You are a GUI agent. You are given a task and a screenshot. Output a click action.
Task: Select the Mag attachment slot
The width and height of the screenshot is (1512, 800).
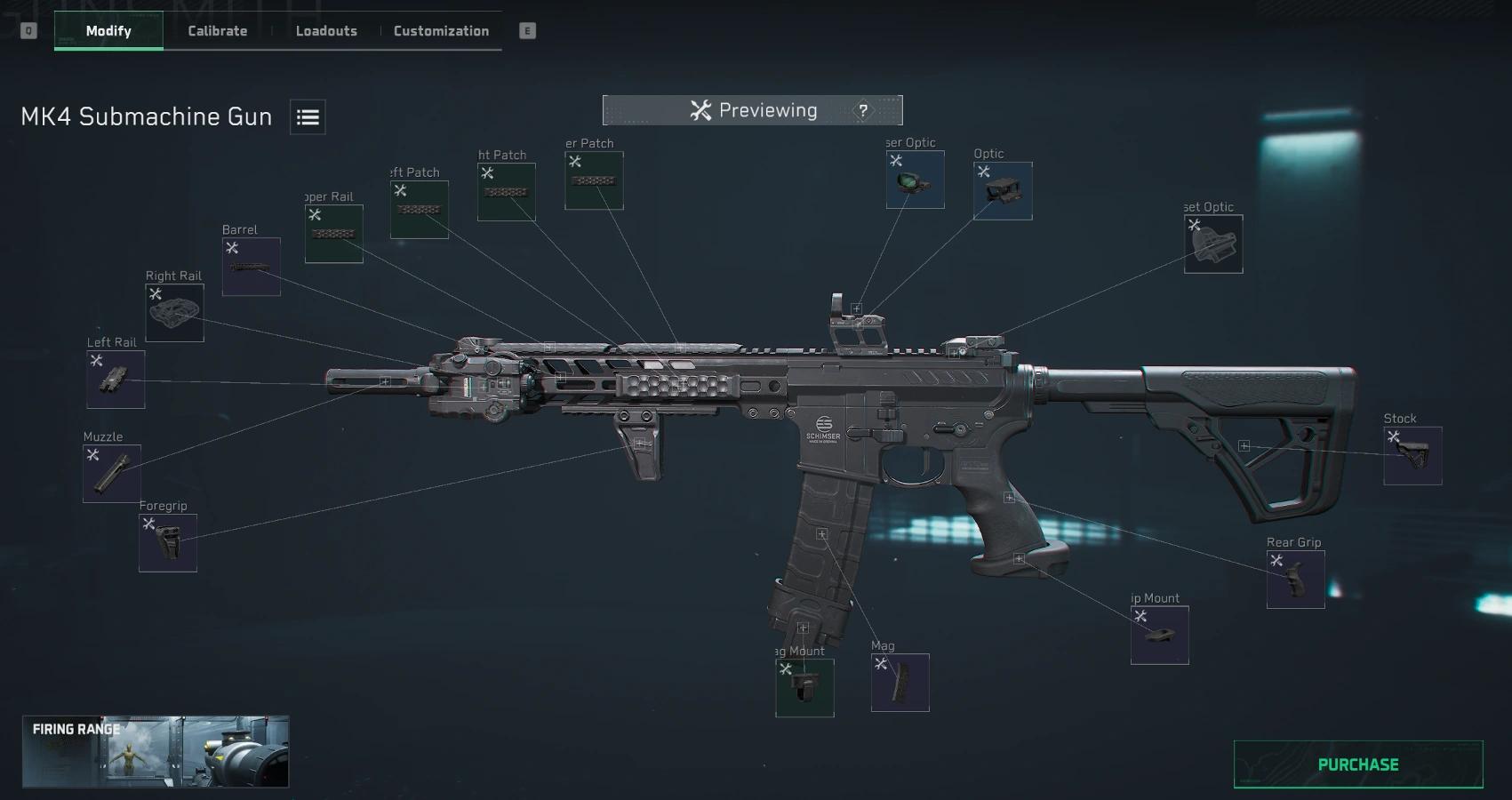[901, 683]
